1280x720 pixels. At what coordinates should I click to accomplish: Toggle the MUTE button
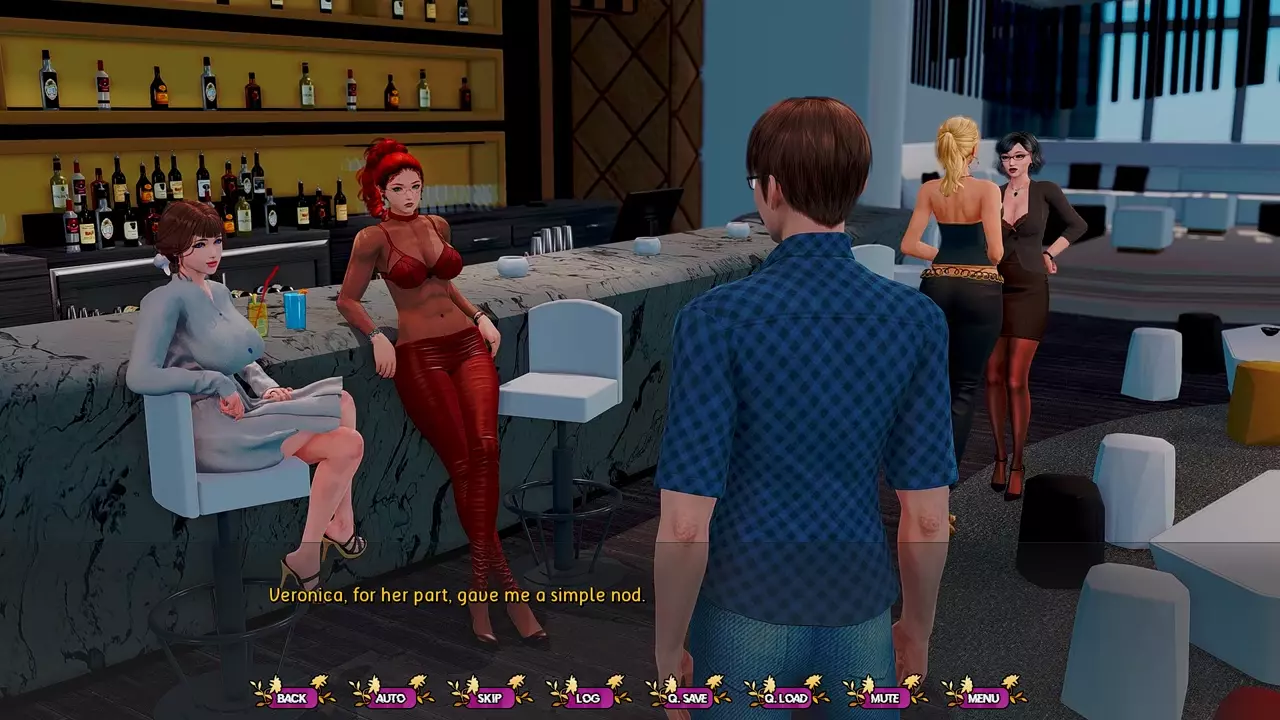click(884, 697)
